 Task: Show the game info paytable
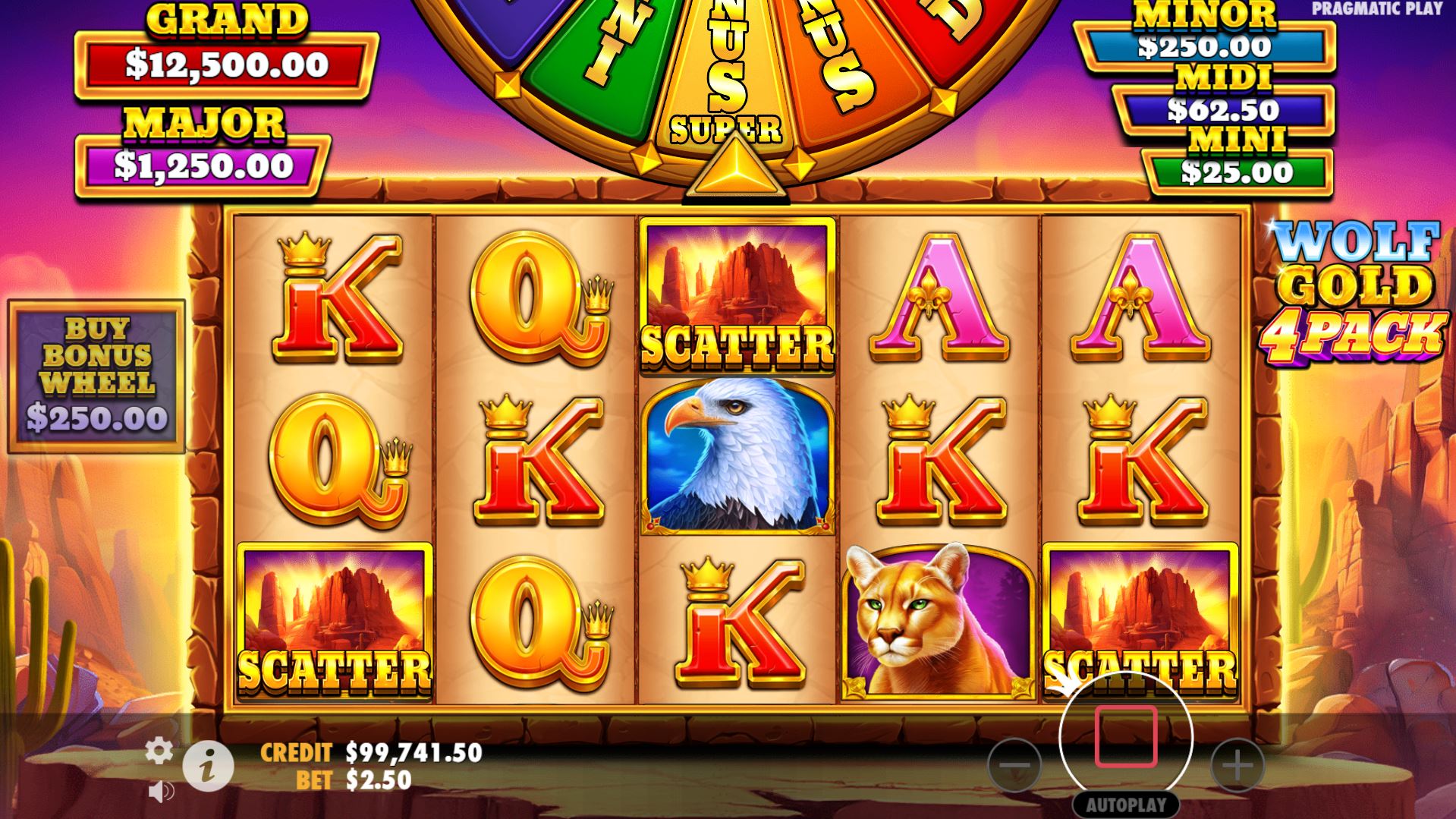point(208,765)
